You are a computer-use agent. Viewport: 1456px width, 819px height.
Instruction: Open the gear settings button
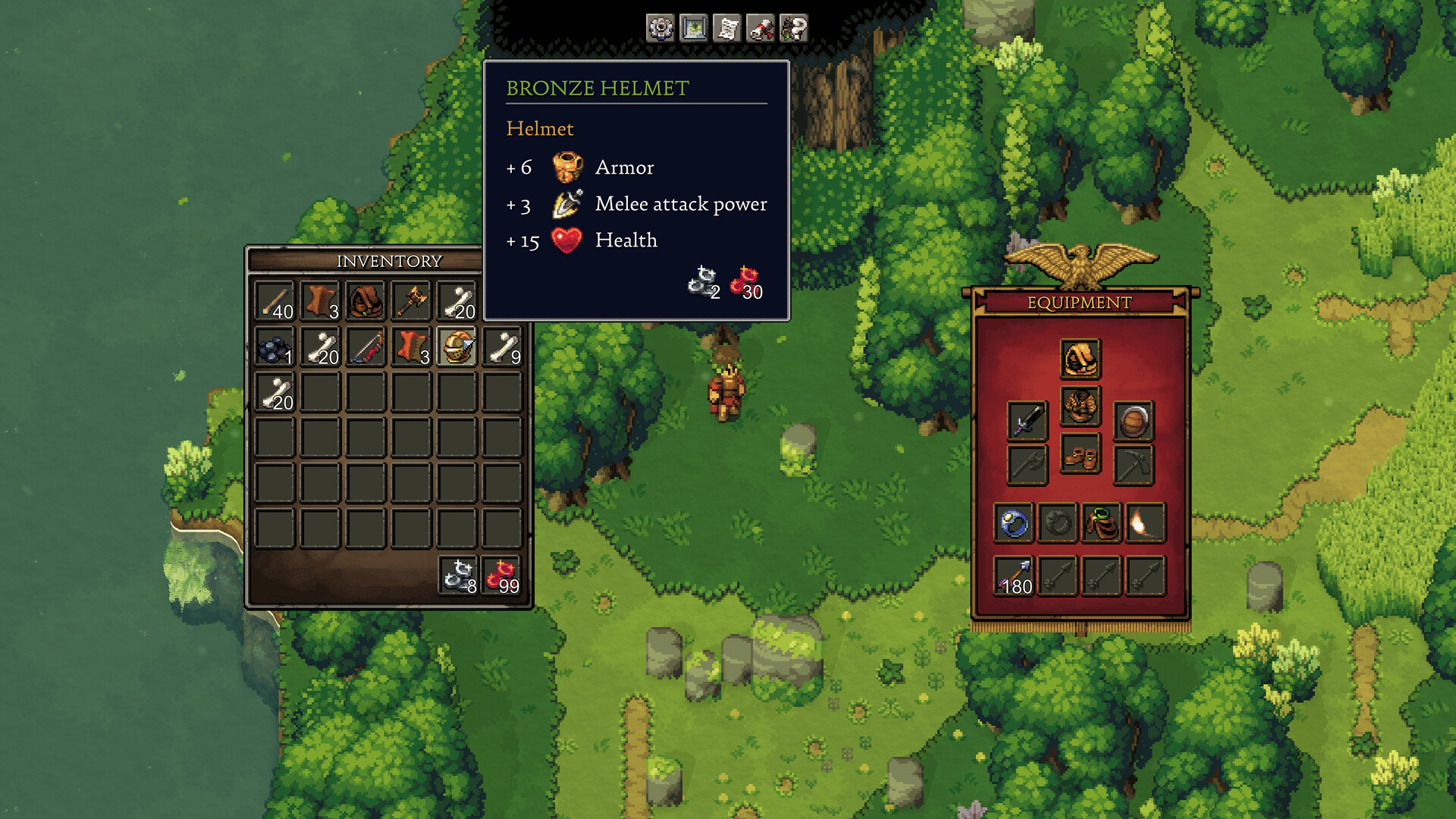click(661, 28)
